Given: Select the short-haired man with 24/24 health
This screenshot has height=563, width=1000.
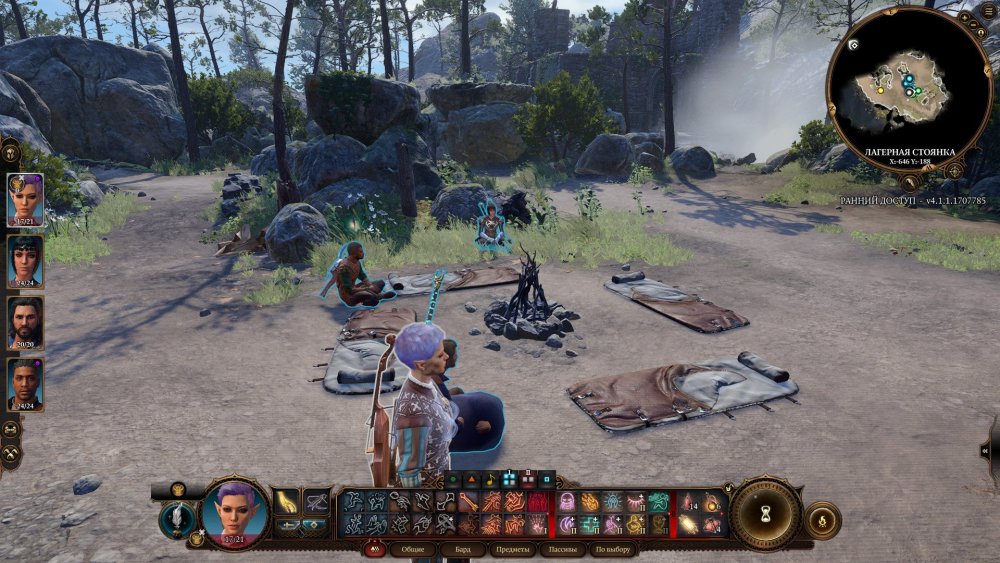Looking at the screenshot, I should point(26,383).
